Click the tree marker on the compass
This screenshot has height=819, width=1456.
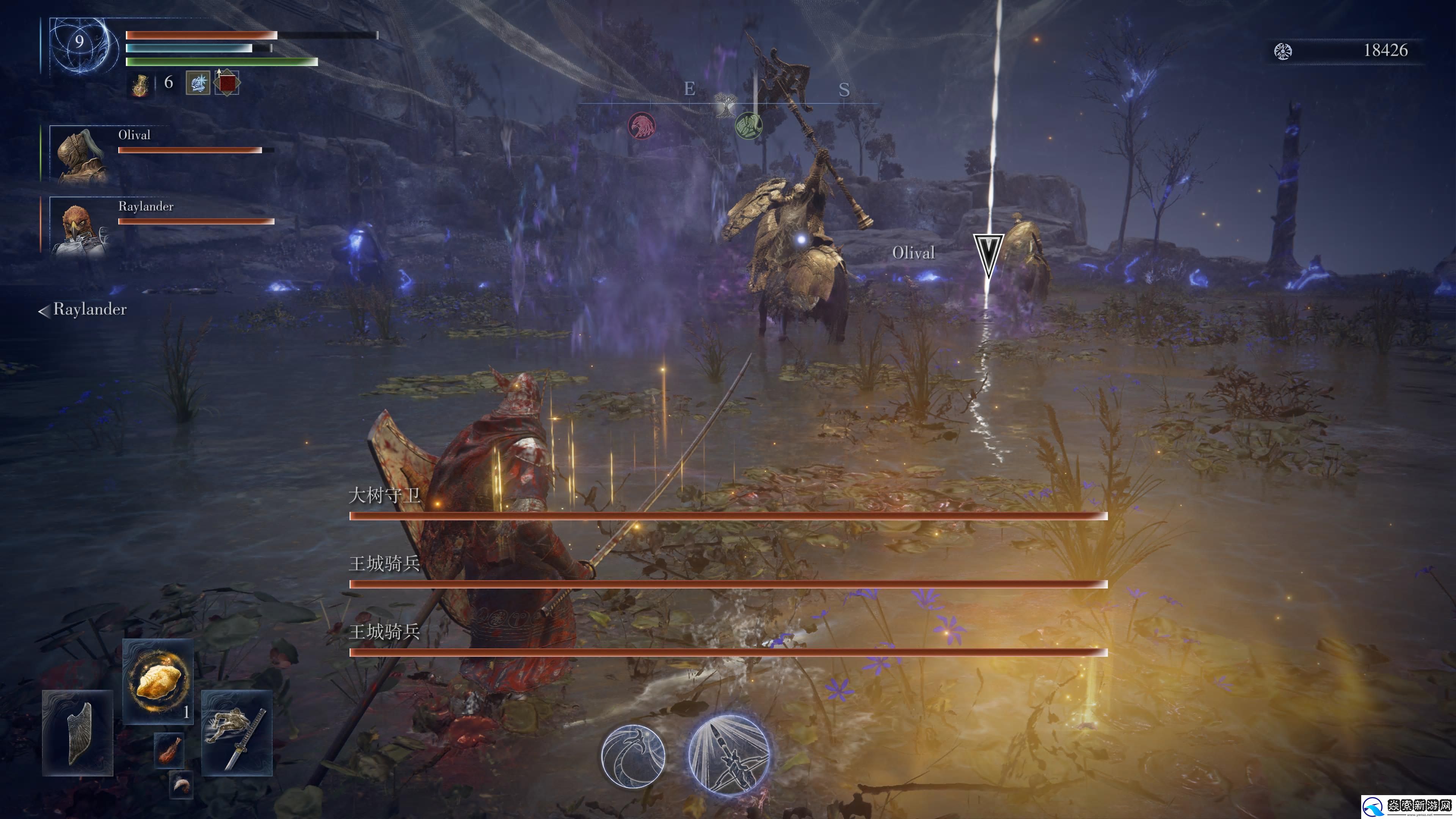[x=724, y=105]
